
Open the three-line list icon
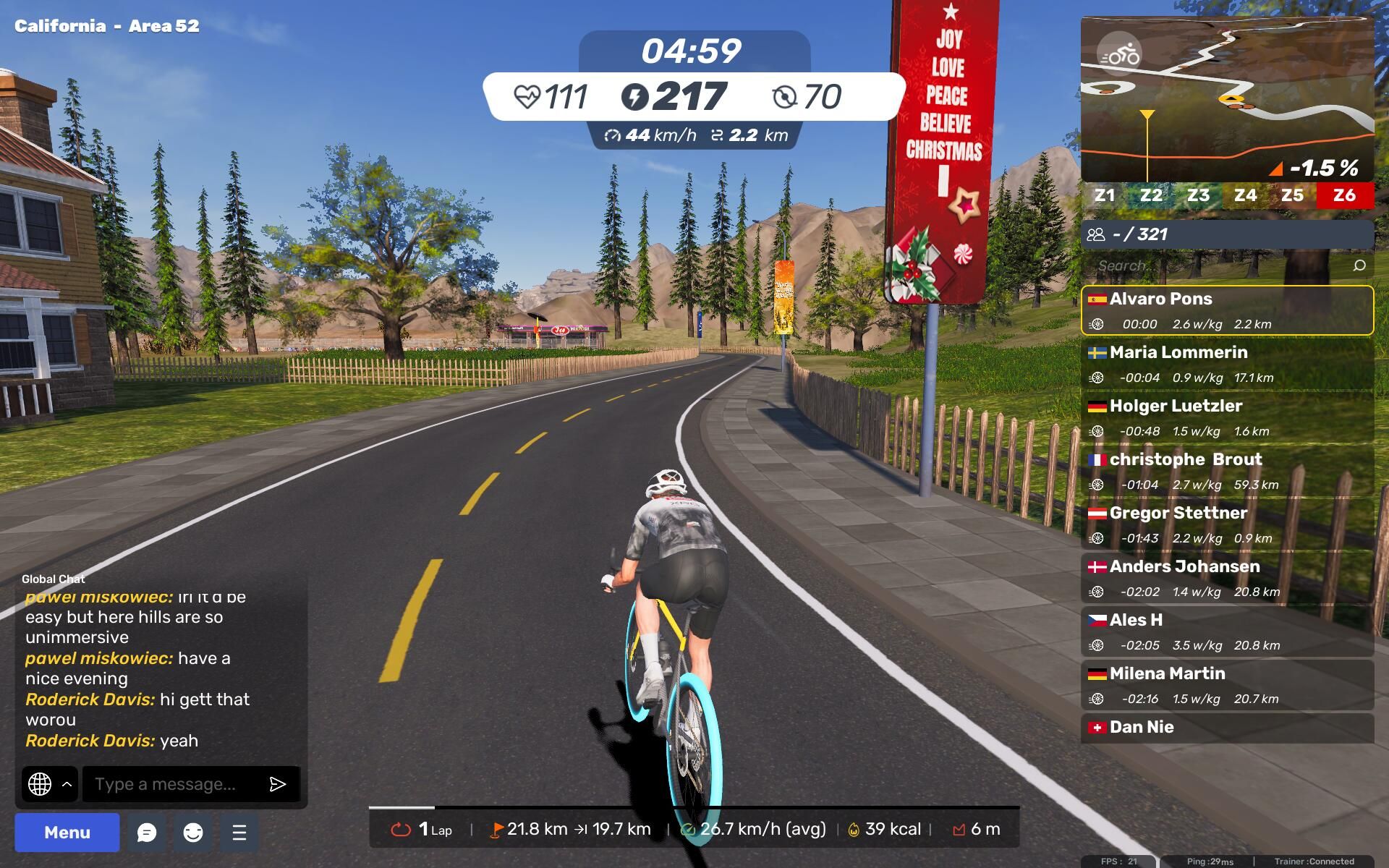pos(239,833)
